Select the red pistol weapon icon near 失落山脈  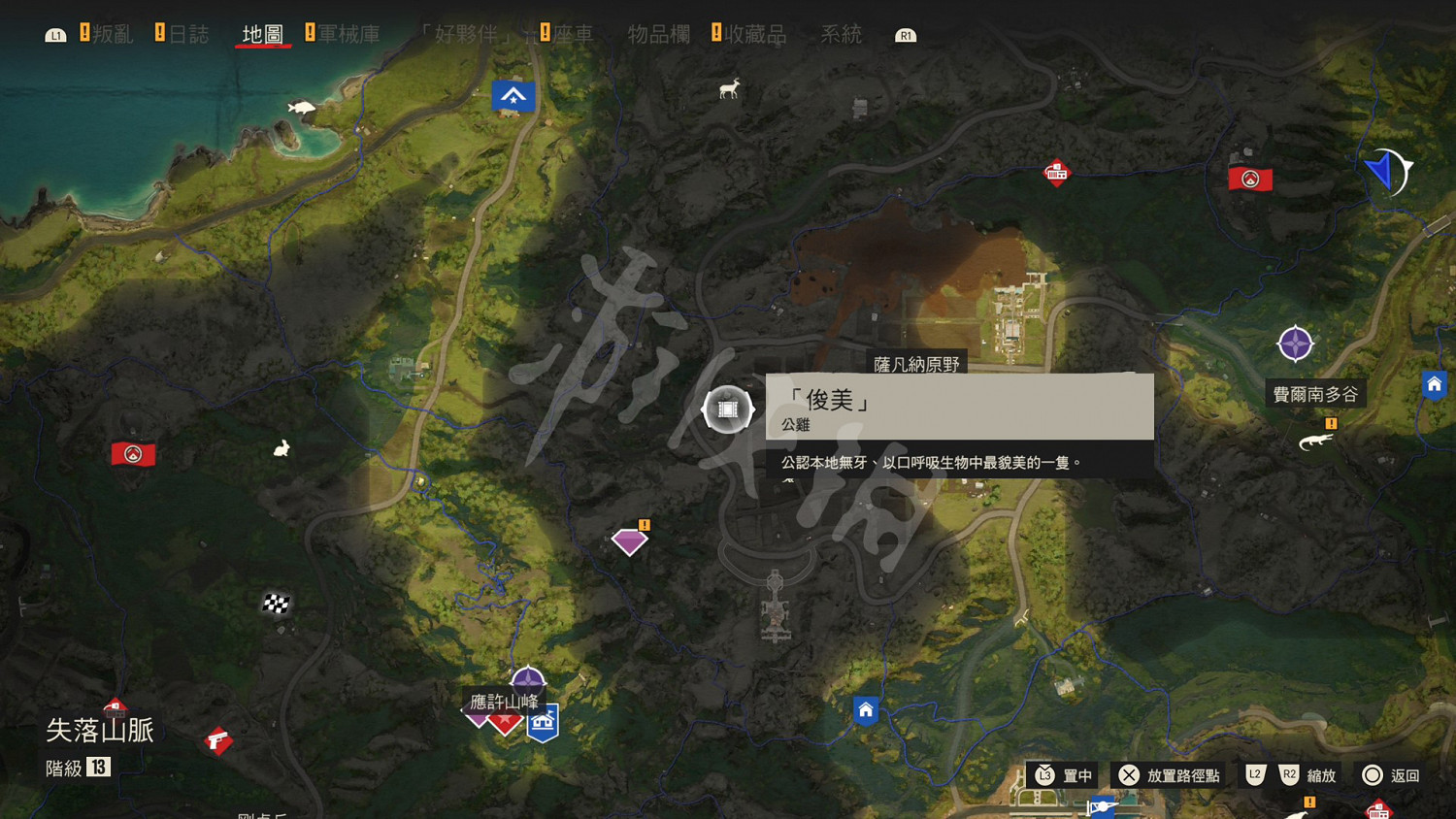point(217,740)
